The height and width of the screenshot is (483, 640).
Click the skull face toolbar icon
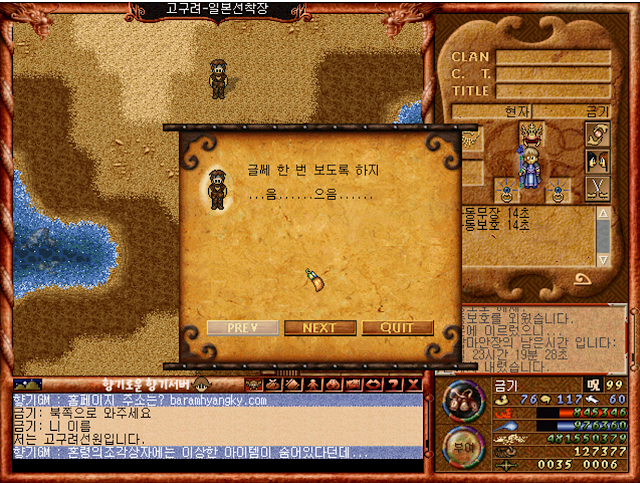254,384
